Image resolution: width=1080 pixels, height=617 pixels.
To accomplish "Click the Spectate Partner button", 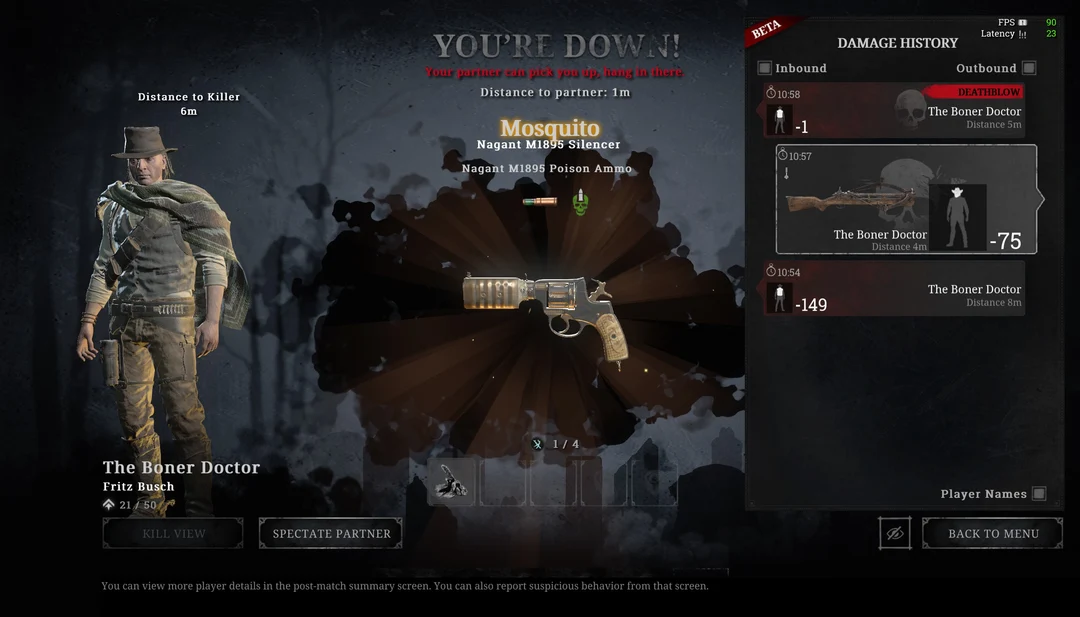I will coord(331,533).
